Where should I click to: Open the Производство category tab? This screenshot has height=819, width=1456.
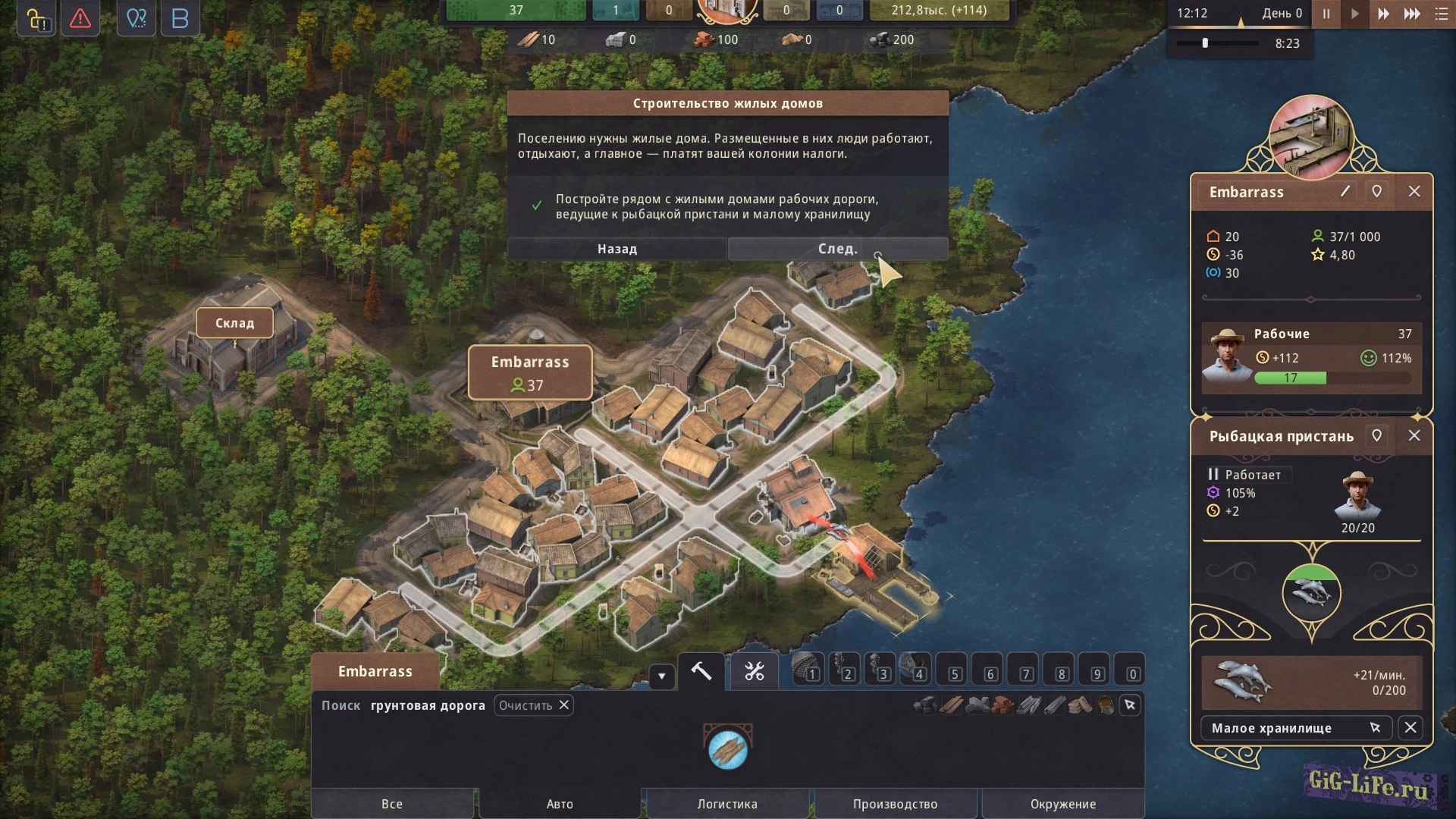[x=895, y=804]
